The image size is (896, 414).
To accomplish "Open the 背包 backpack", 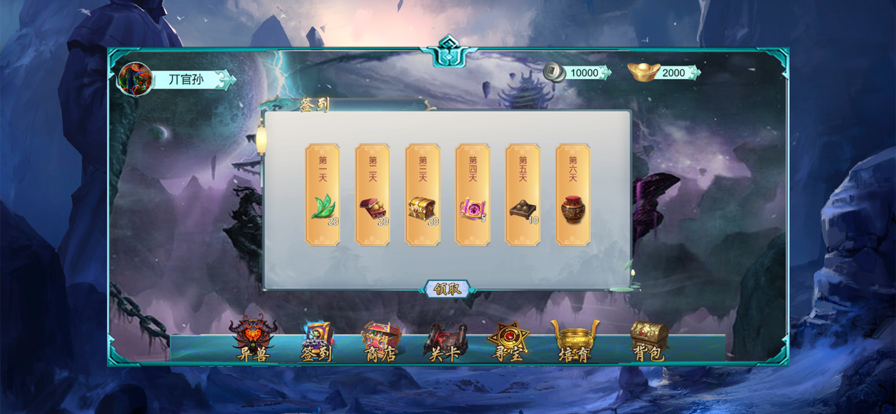I will tap(648, 340).
